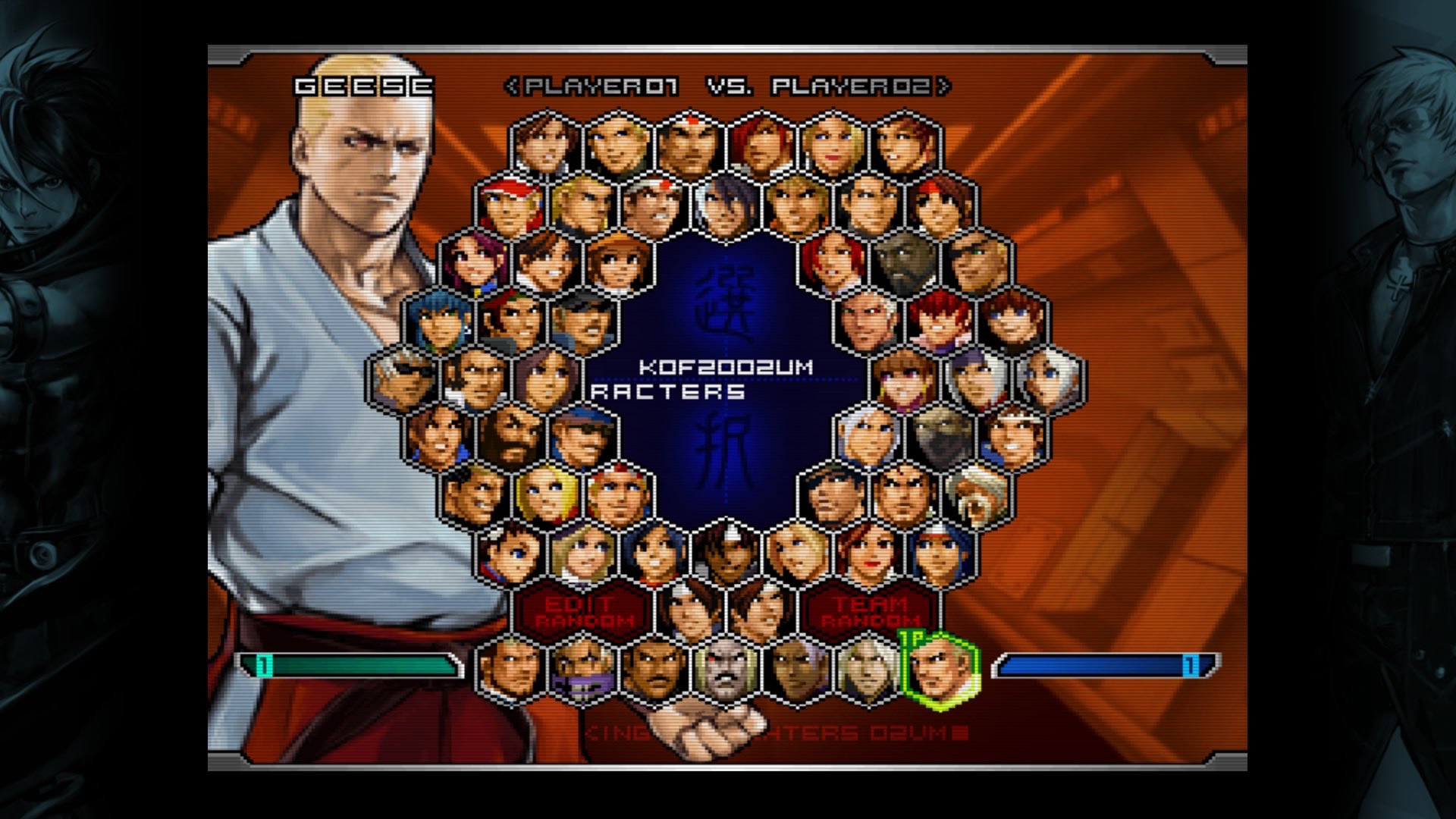Pick Athena with the purple hair
This screenshot has width=1456, height=819.
pos(474,263)
